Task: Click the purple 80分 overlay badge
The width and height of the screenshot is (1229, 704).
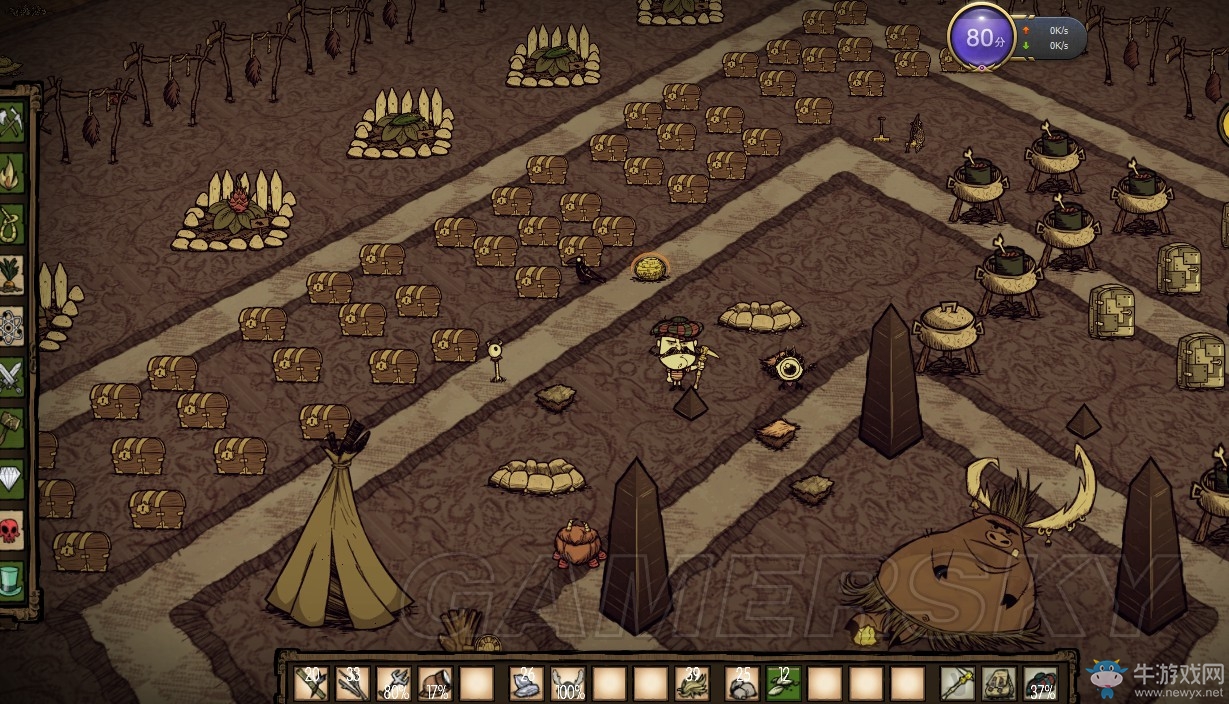Action: [981, 39]
